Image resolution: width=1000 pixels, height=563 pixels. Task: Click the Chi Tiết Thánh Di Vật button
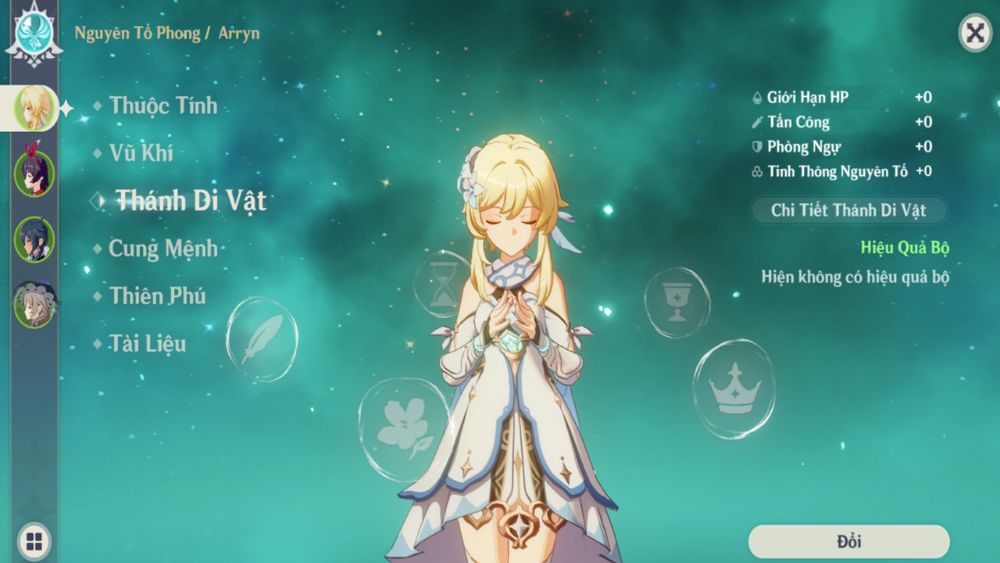pos(848,210)
